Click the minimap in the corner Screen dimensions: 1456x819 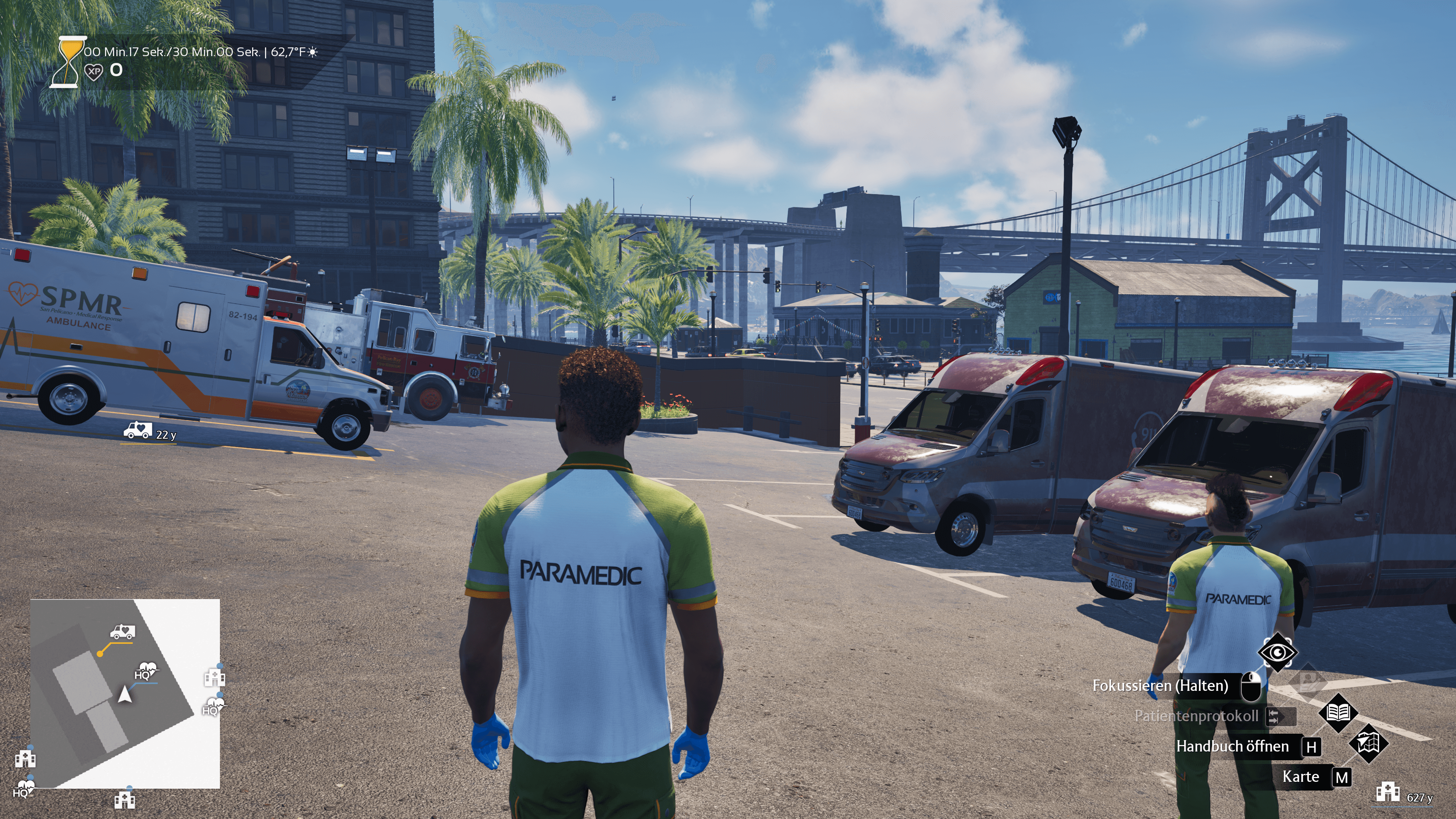pyautogui.click(x=125, y=693)
